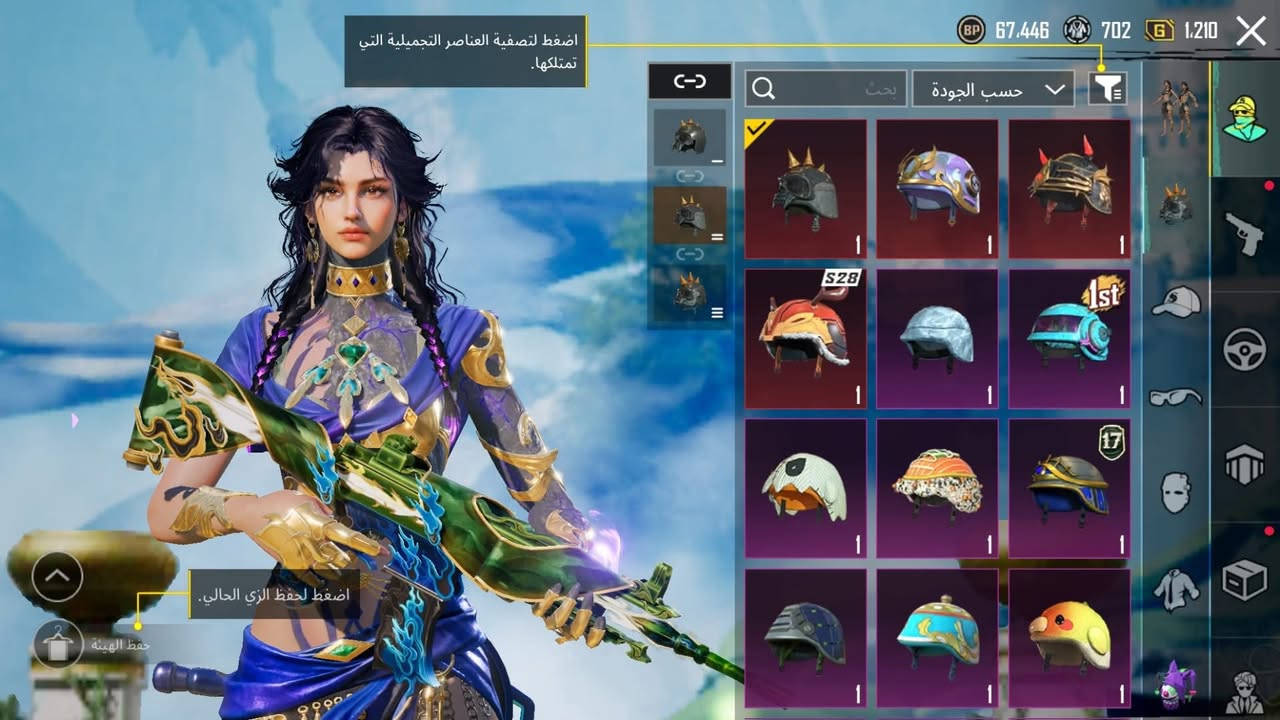Viewport: 1280px width, 720px height.
Task: Choose the purple and gold helmet
Action: pyautogui.click(x=937, y=189)
